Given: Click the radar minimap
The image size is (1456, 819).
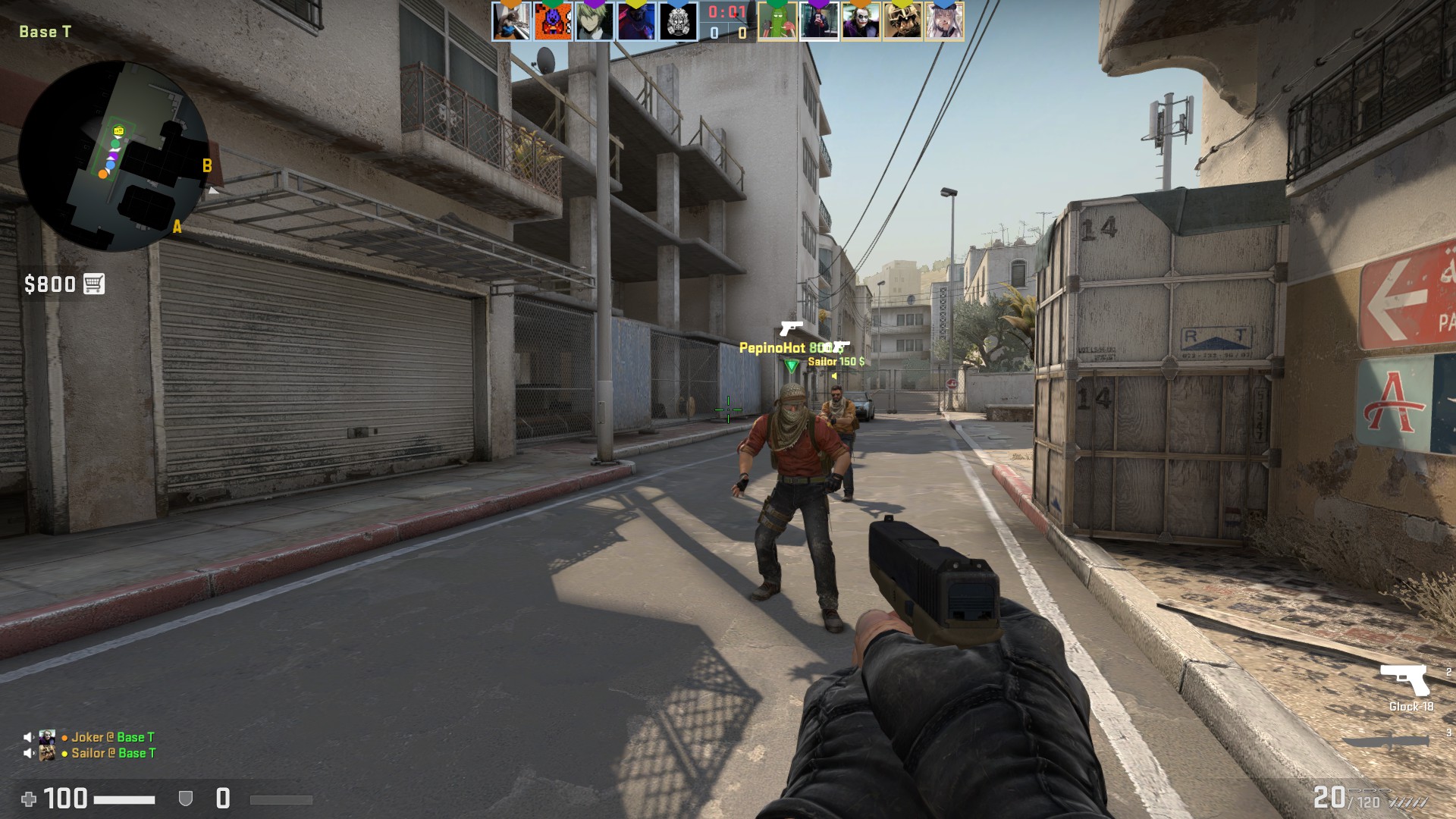Looking at the screenshot, I should (114, 155).
